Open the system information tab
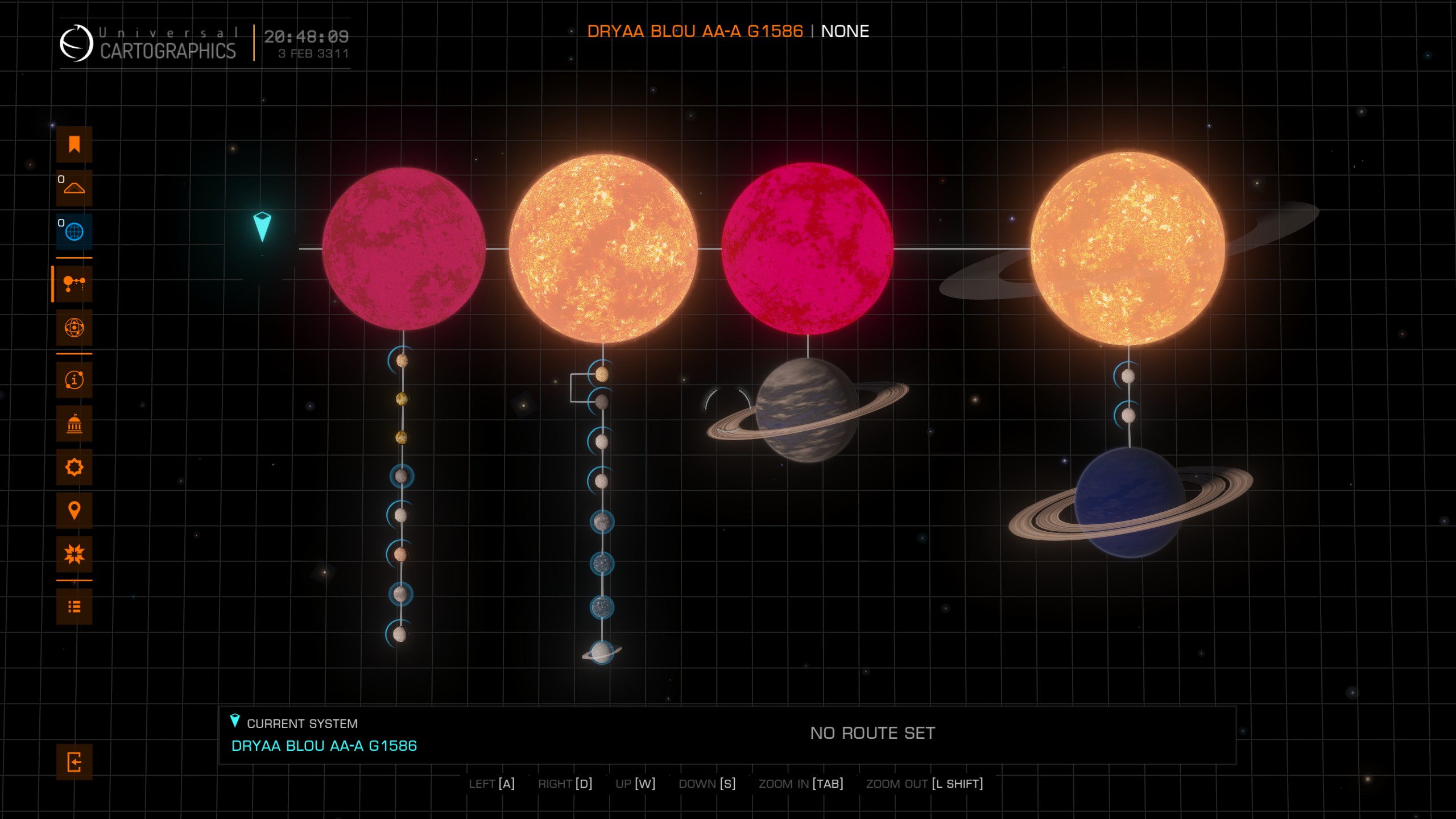Viewport: 1456px width, 819px height. tap(74, 379)
